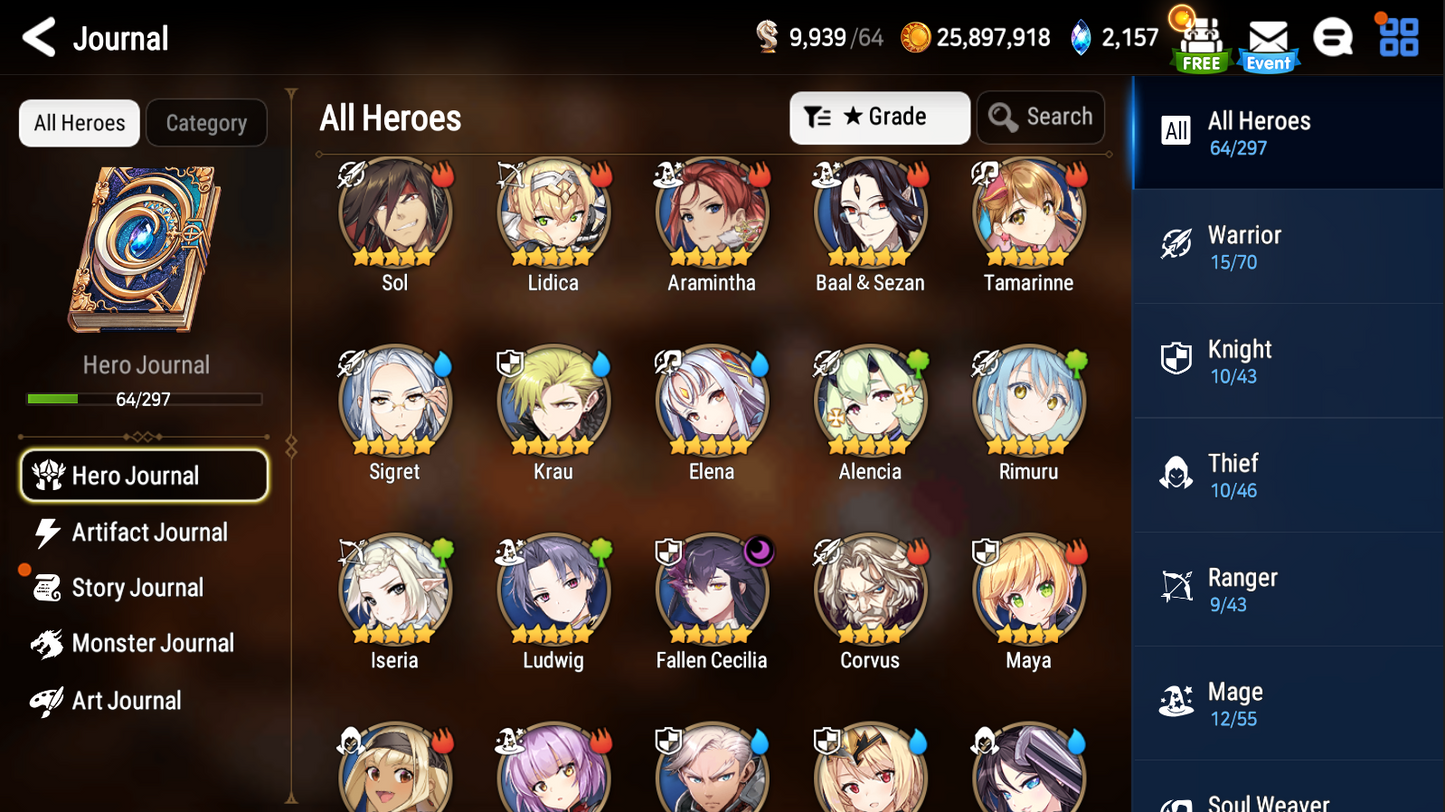This screenshot has height=812, width=1445.
Task: Switch to the Category tab
Action: point(206,123)
